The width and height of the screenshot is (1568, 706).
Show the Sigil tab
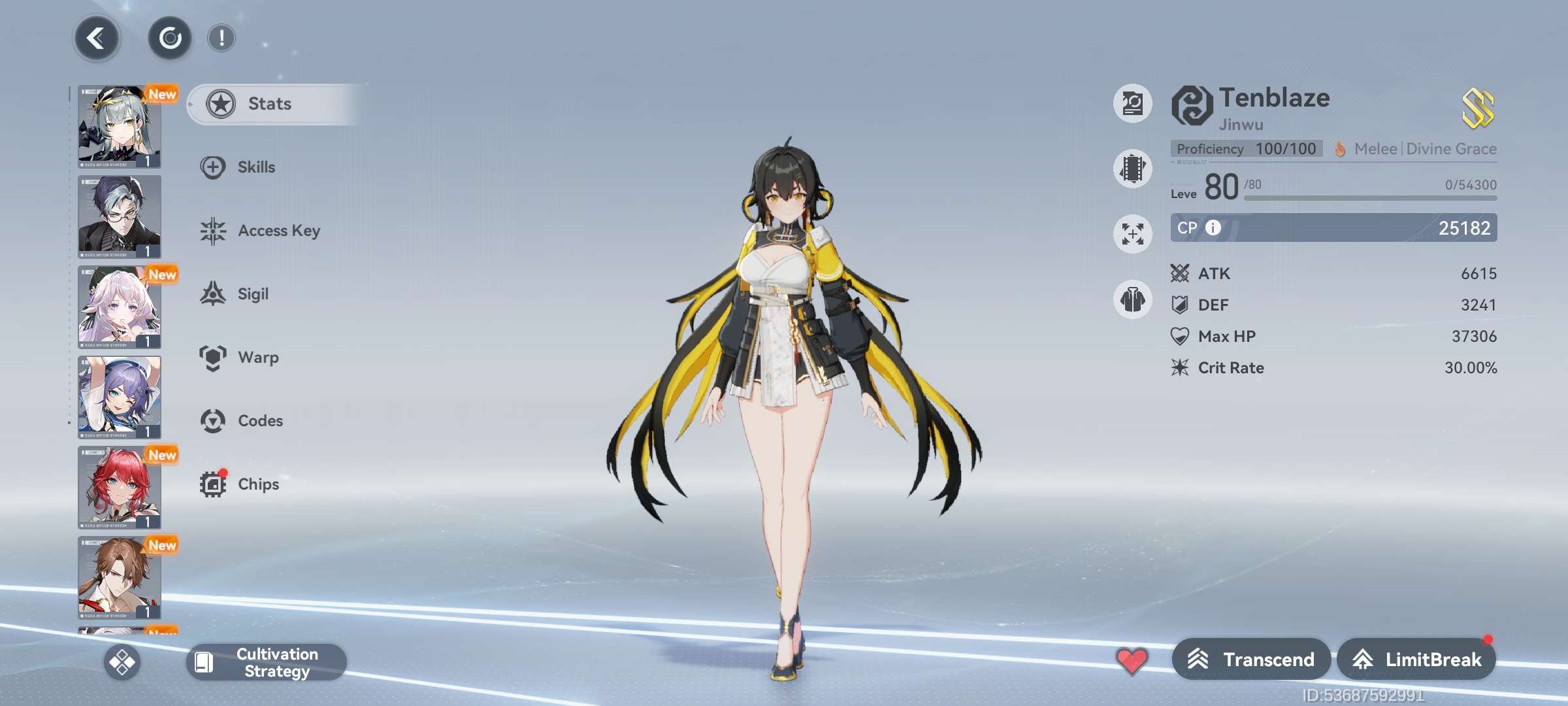click(252, 294)
